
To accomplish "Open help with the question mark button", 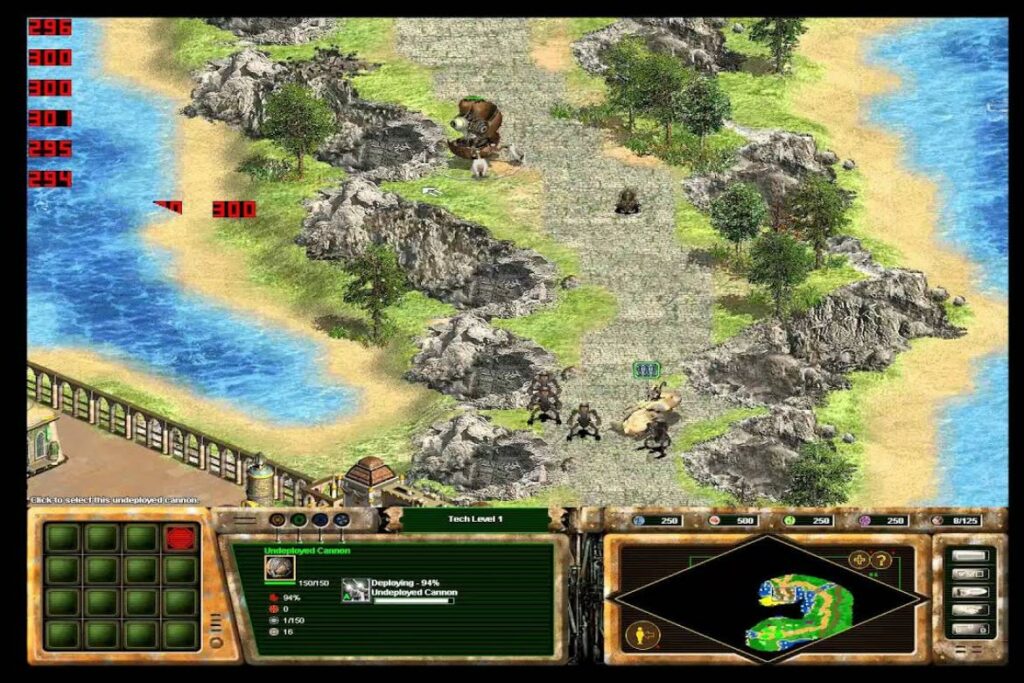I will [x=883, y=559].
